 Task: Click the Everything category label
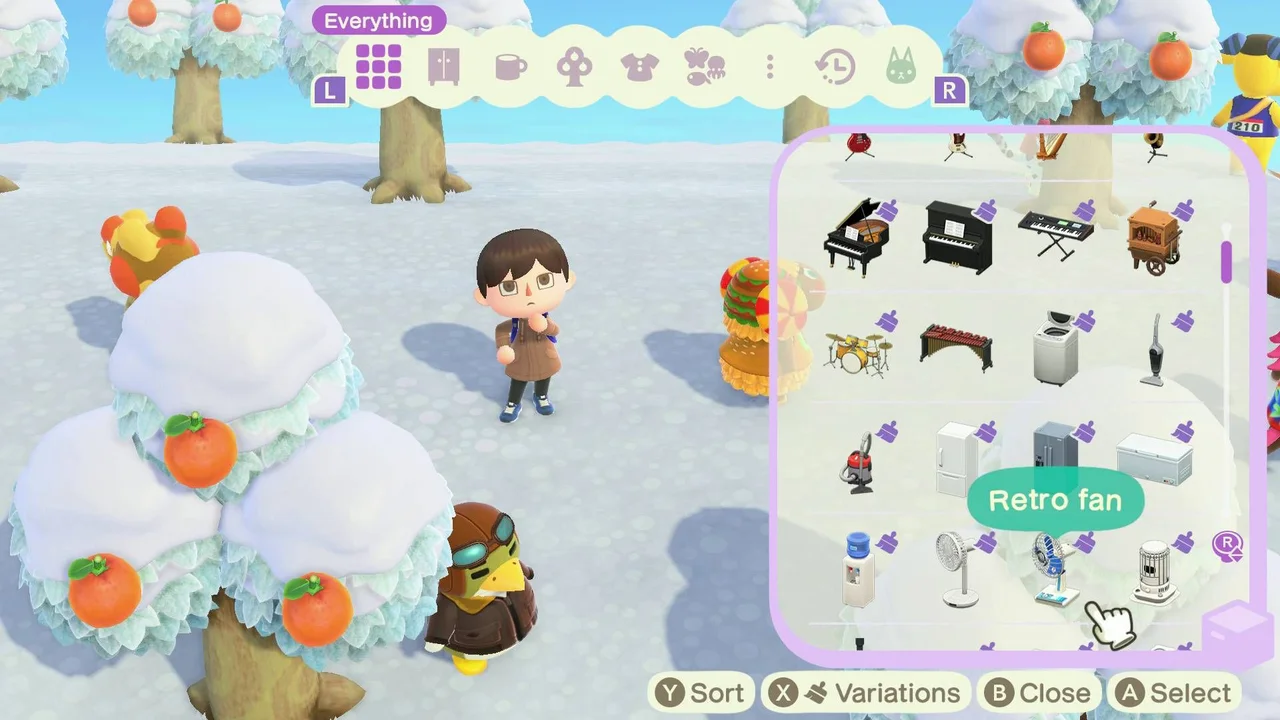378,20
